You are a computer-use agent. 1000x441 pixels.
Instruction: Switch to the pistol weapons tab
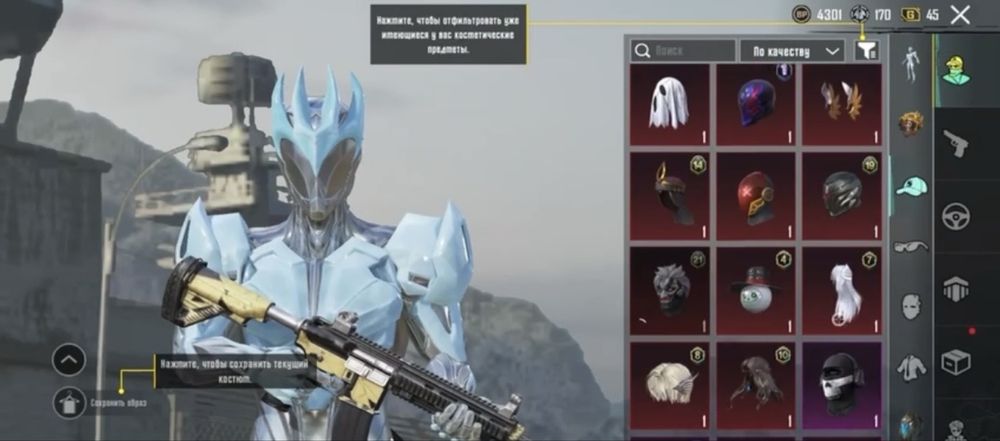(x=956, y=144)
